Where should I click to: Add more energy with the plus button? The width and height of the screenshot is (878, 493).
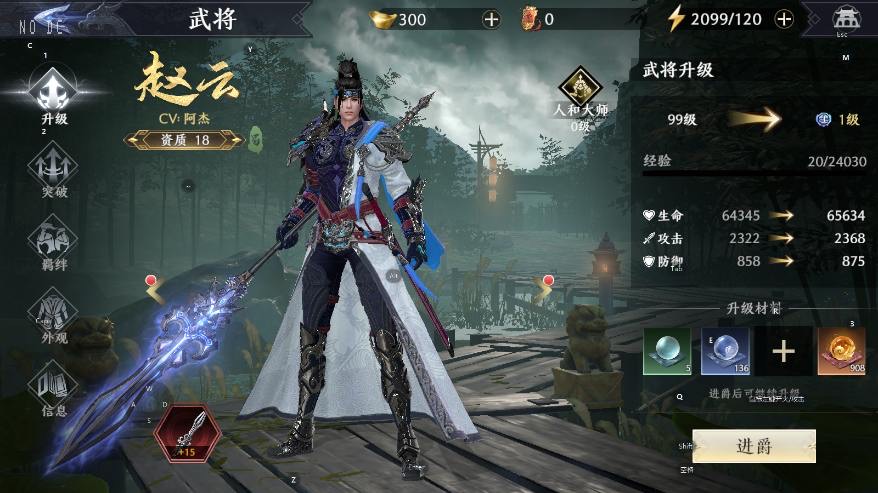pyautogui.click(x=784, y=19)
